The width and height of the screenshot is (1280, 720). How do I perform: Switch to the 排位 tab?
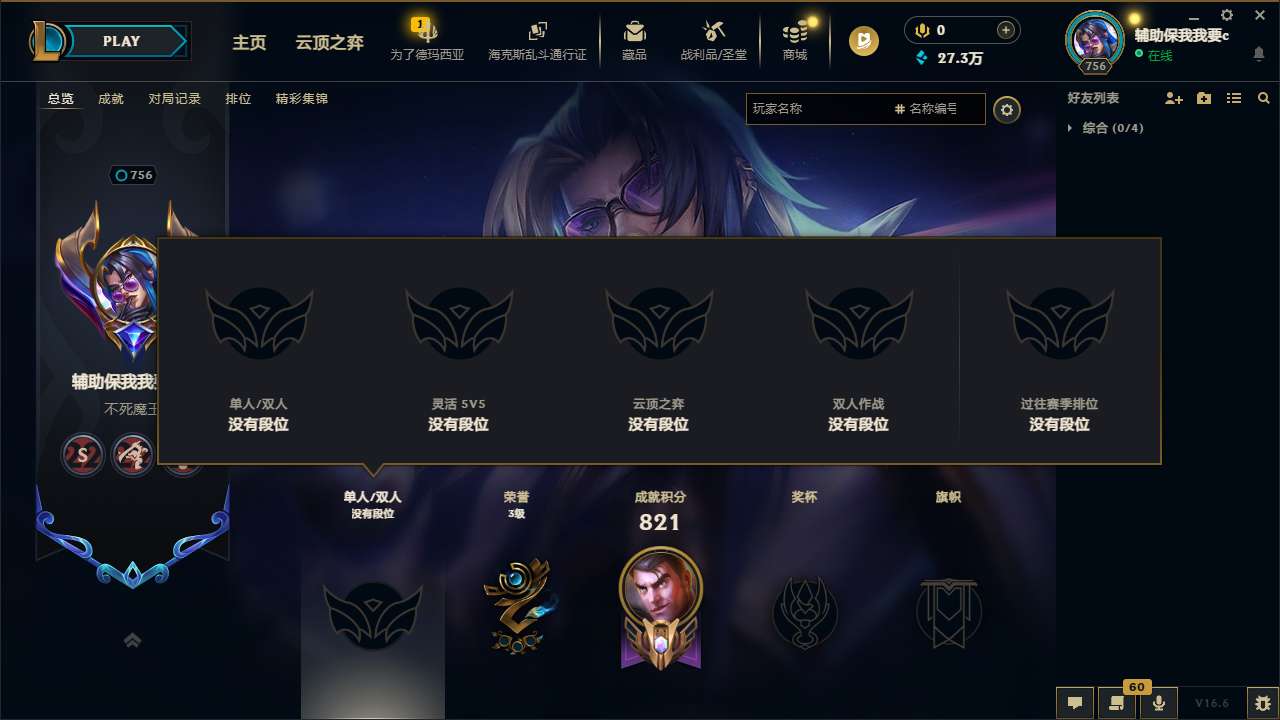[x=238, y=99]
